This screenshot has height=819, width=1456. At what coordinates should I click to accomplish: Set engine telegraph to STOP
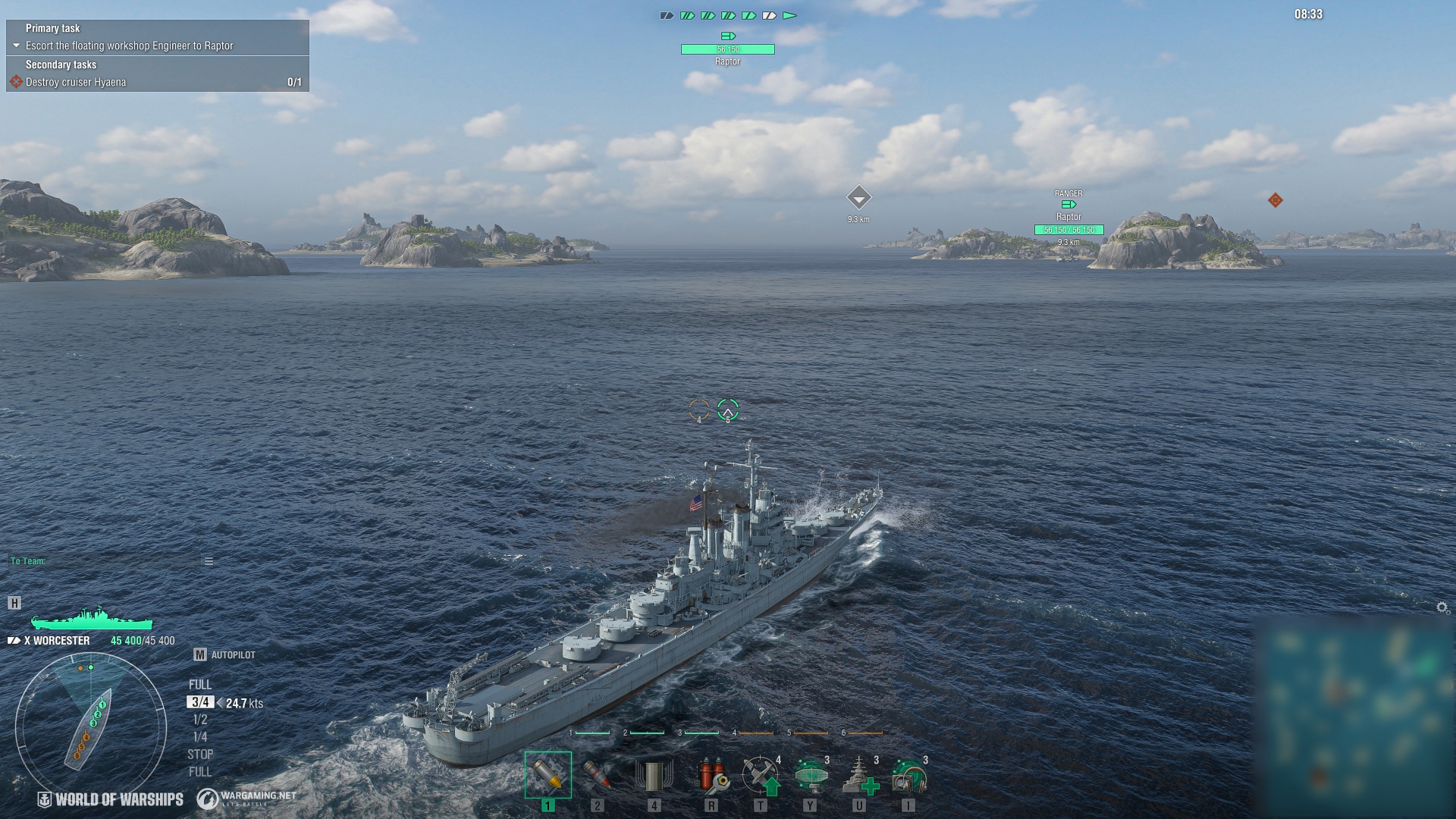(x=200, y=755)
